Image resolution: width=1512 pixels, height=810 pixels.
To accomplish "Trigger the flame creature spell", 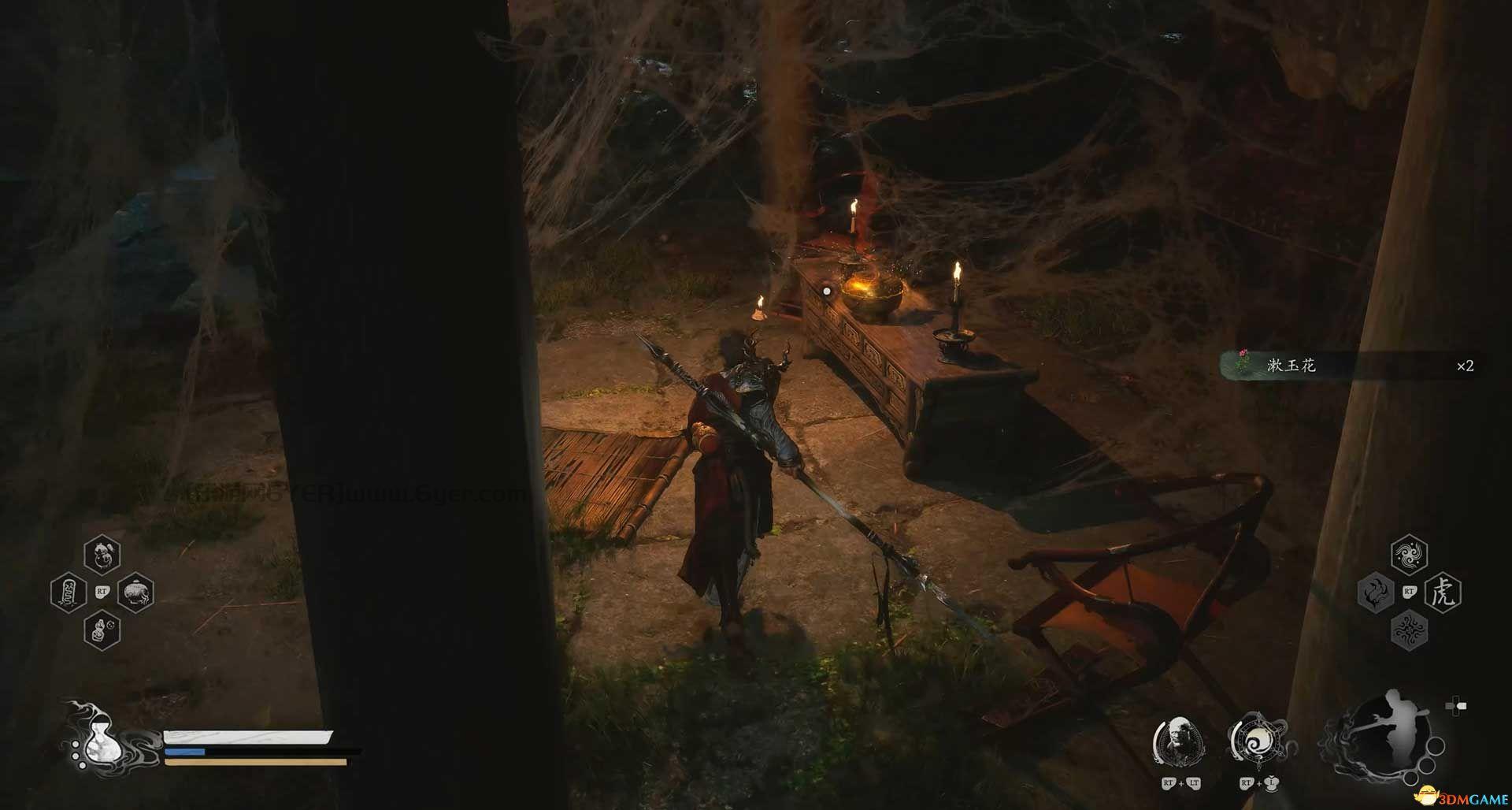I will pos(1375,593).
